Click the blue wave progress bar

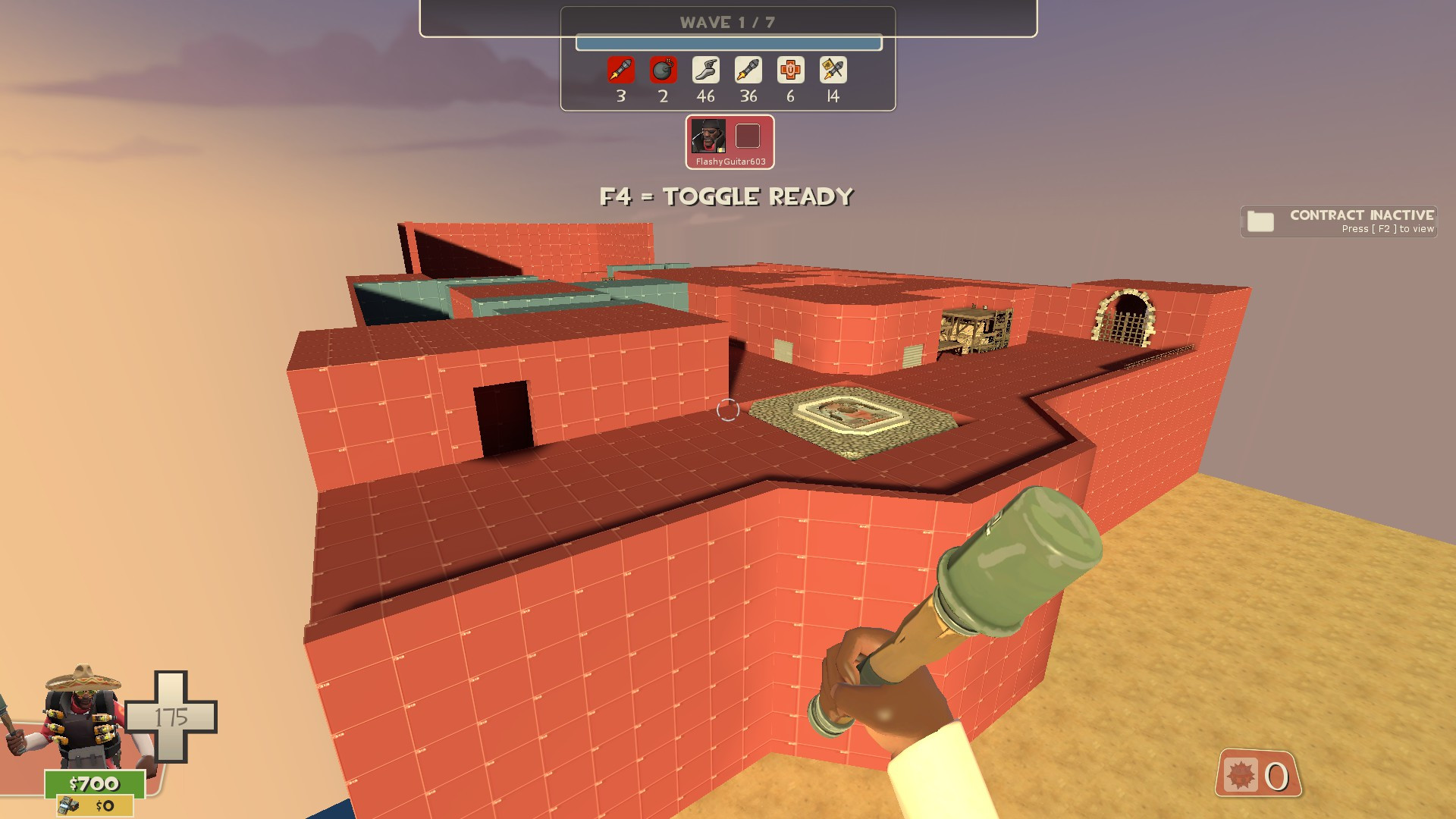tap(729, 43)
